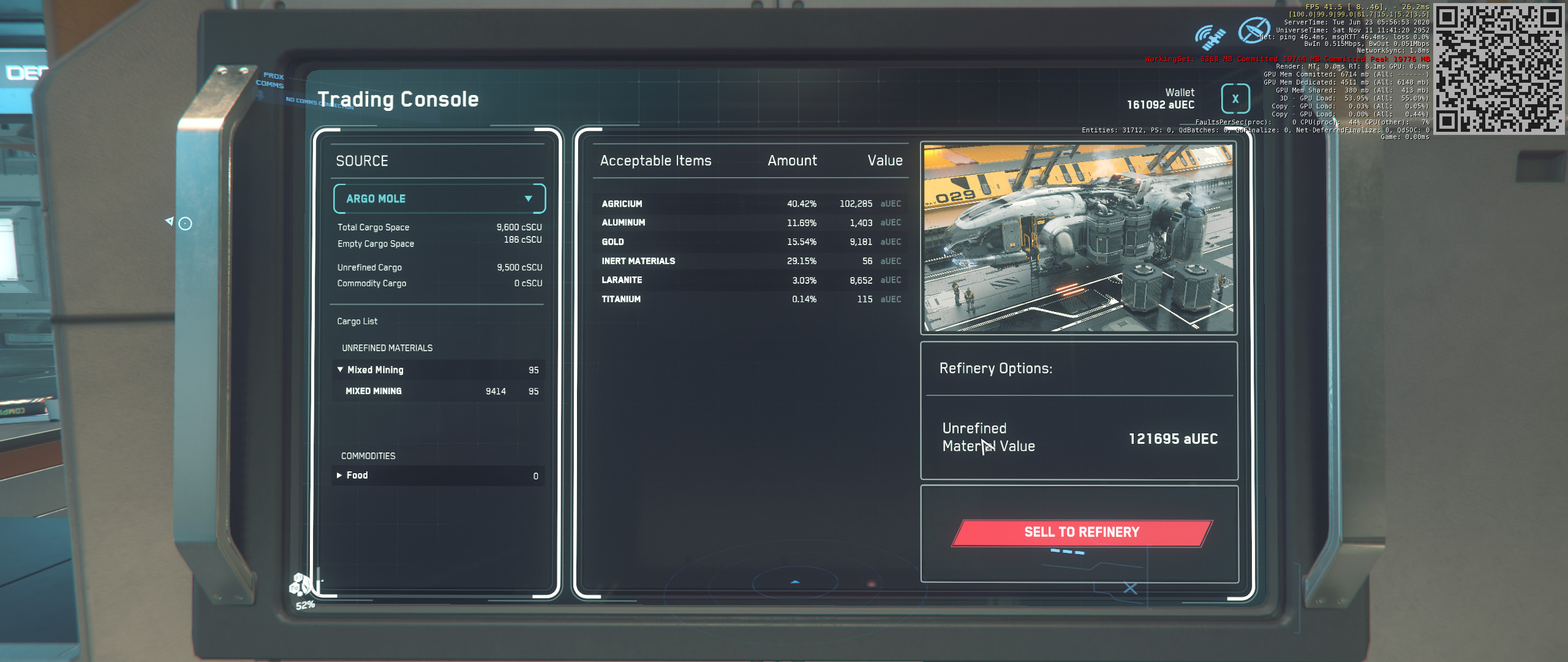Screen dimensions: 1568x662
Task: Pick the Inert Materials row
Action: coord(750,261)
